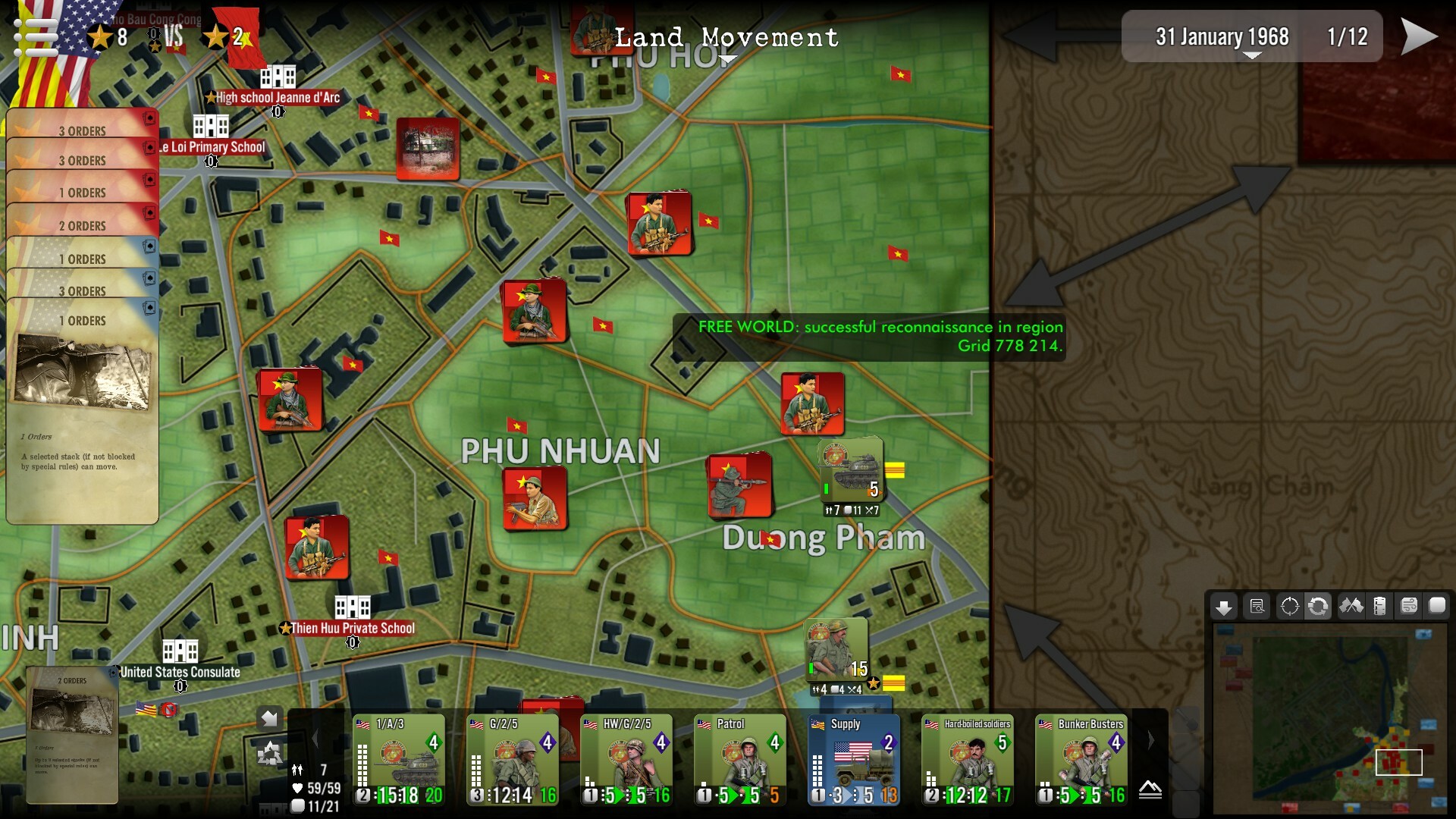
Task: Select the Supply truck card in the unit tray
Action: 853,758
